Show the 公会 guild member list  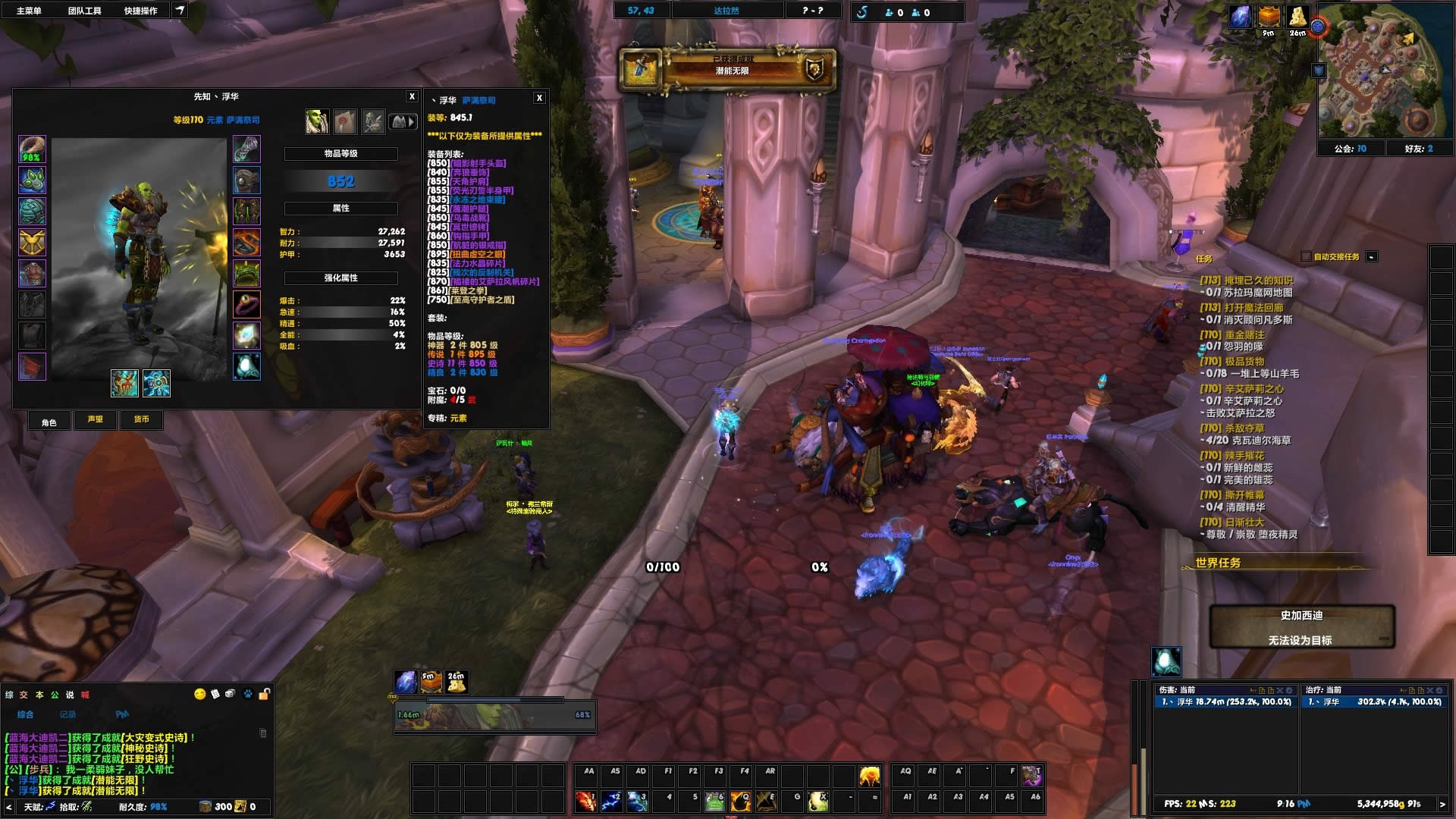pyautogui.click(x=1350, y=149)
